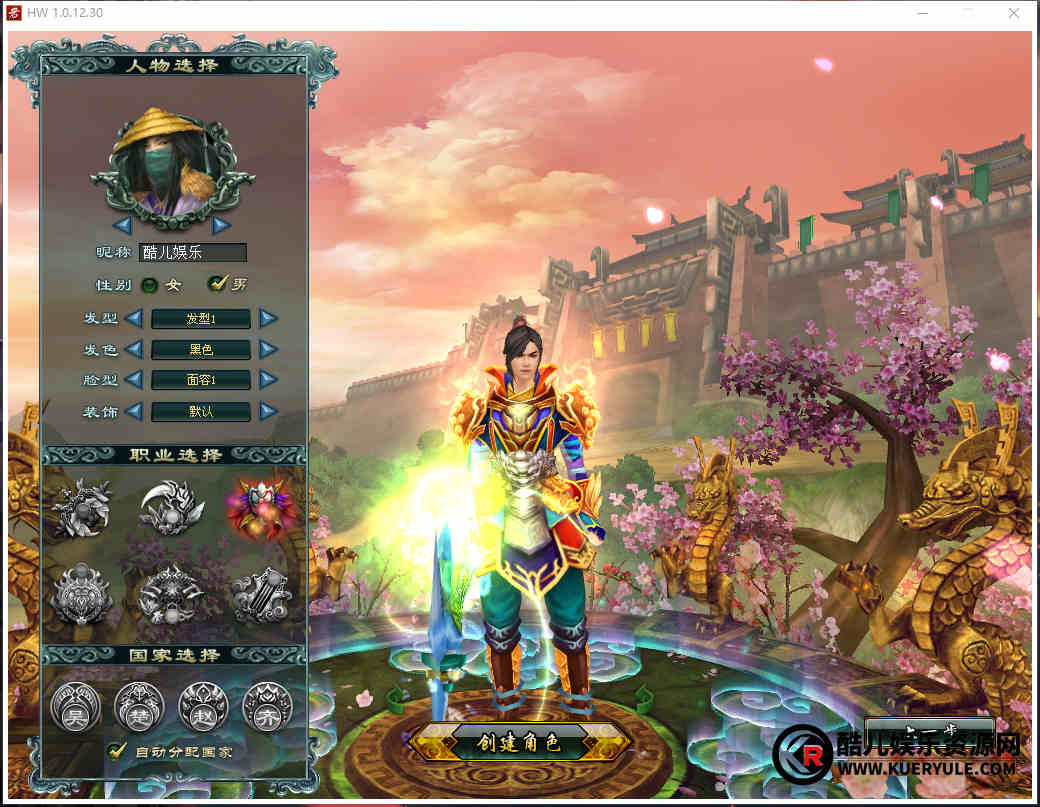
Task: Toggle the 自动分配国家 auto-assign country checkbox
Action: click(x=117, y=750)
